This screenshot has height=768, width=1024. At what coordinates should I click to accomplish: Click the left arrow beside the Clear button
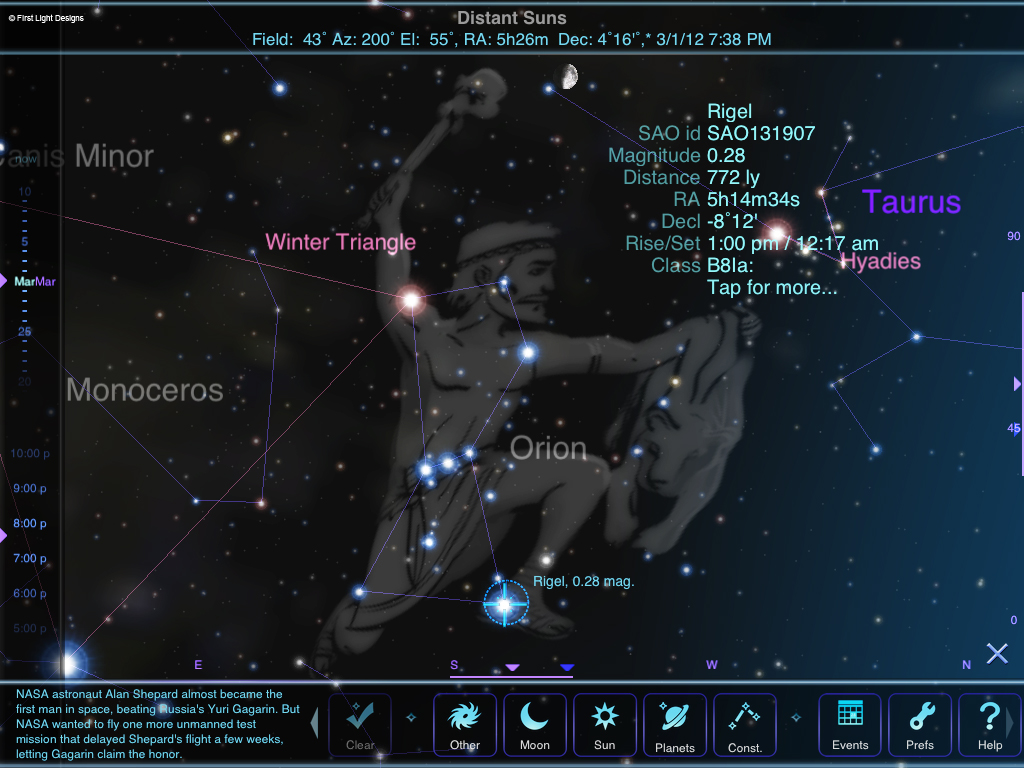pyautogui.click(x=315, y=722)
